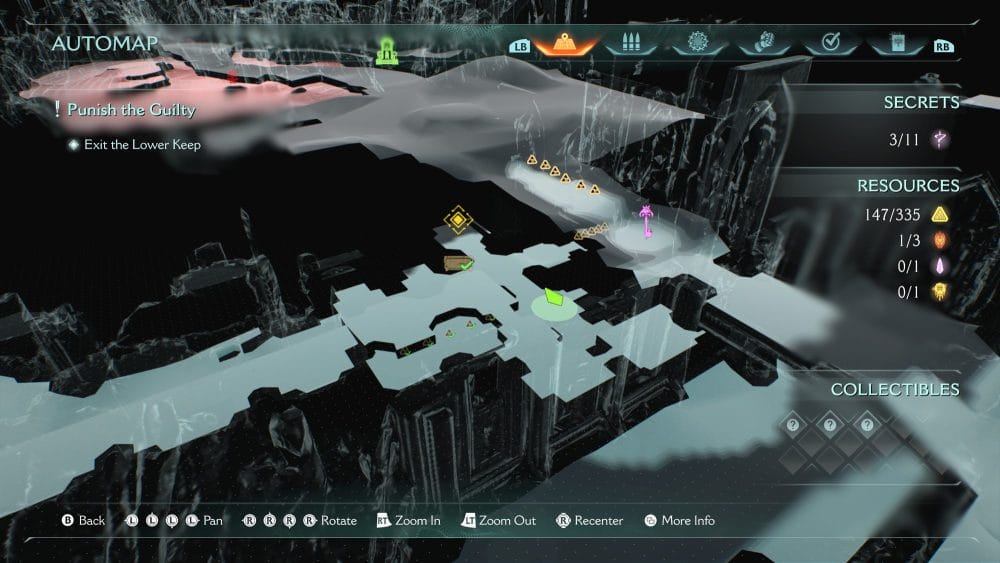Viewport: 1000px width, 563px height.
Task: Select the pink key map marker
Action: tap(648, 221)
